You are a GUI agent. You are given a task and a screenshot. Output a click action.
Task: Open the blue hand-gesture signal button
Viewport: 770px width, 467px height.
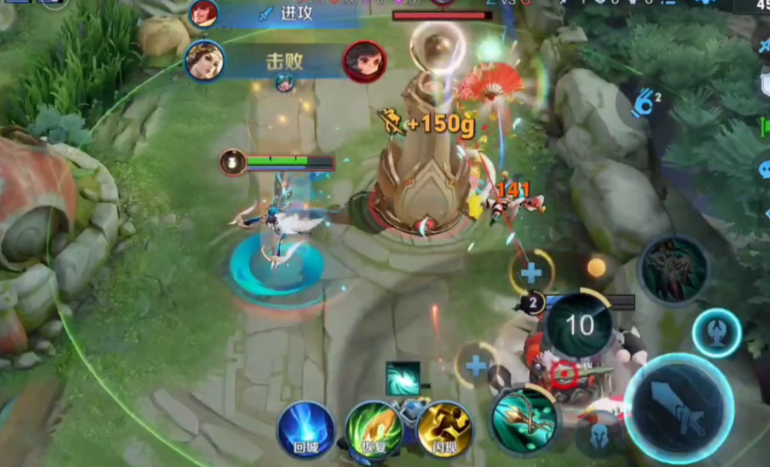tap(645, 101)
